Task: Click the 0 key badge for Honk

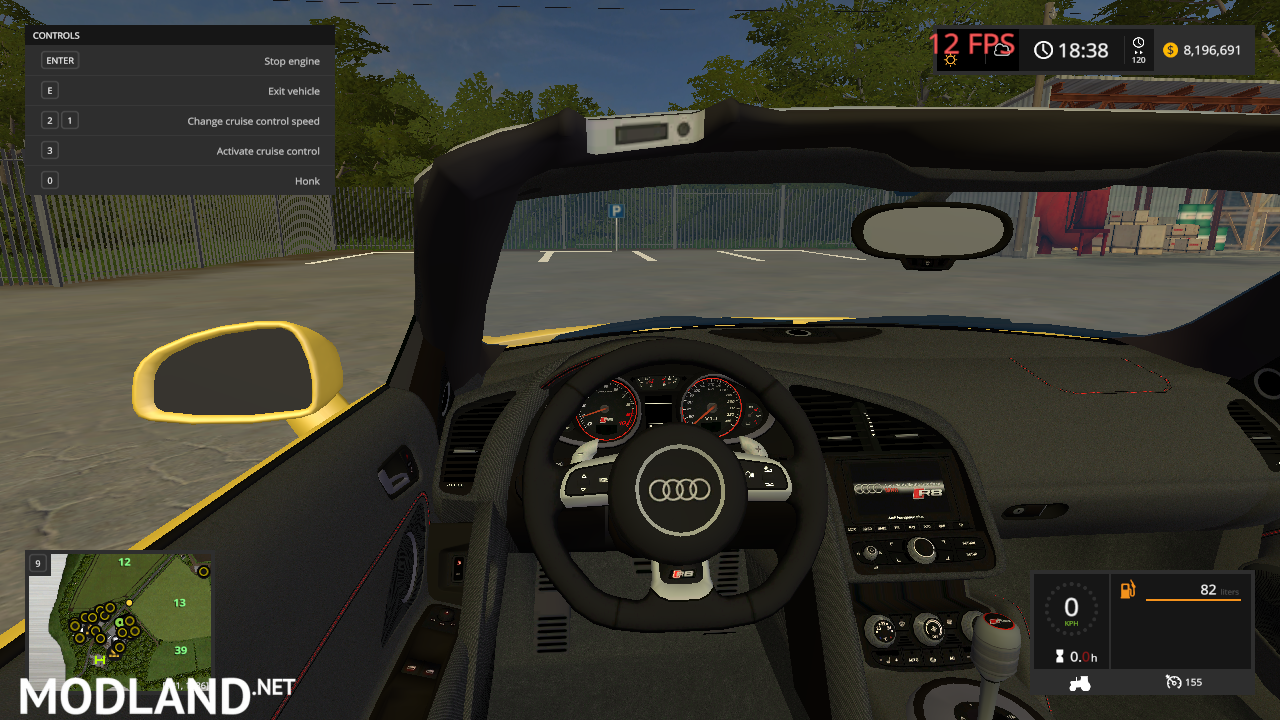Action: 49,180
